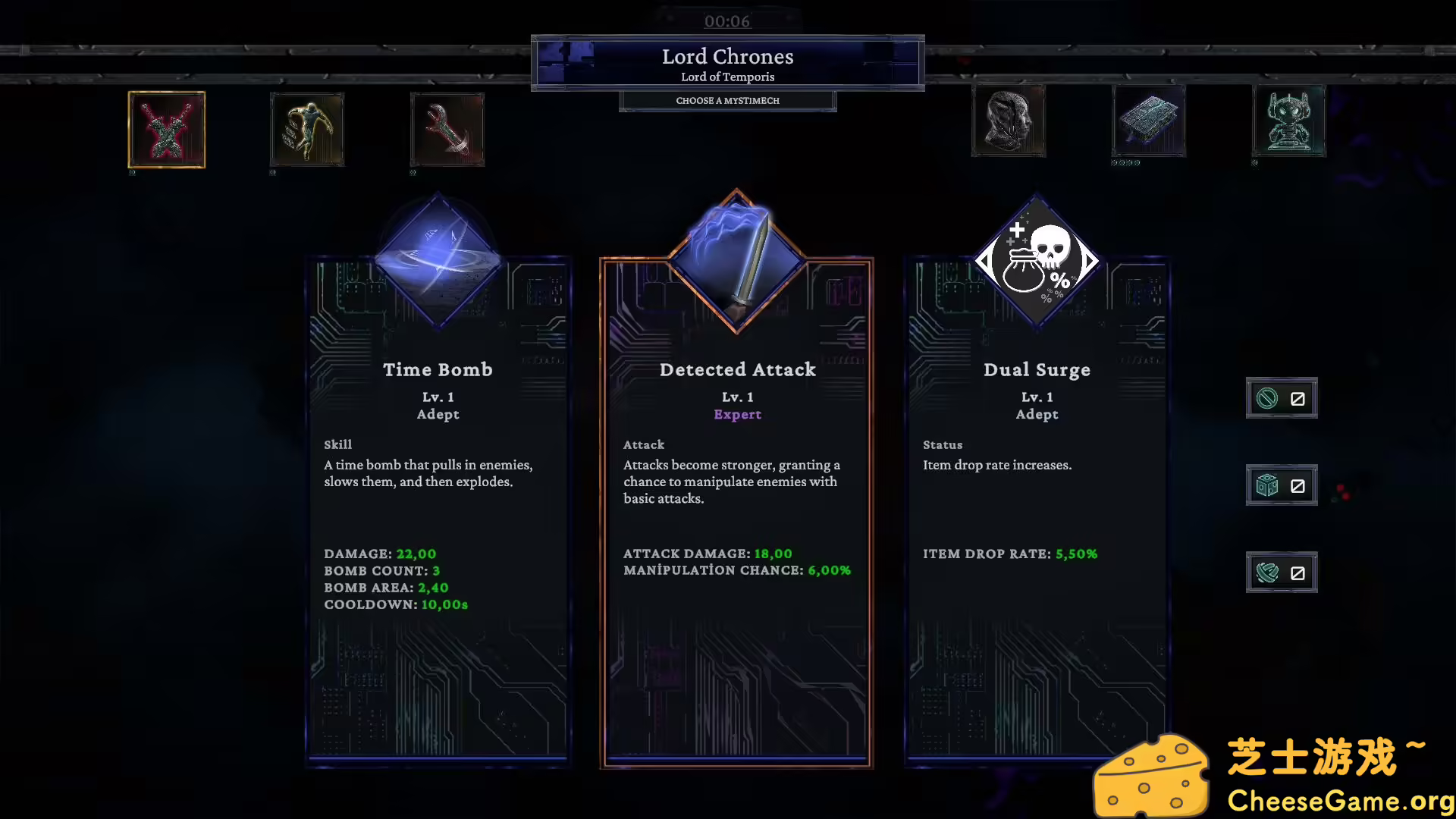Viewport: 1456px width, 819px height.
Task: Select the crossed swords attack item icon
Action: click(x=166, y=130)
